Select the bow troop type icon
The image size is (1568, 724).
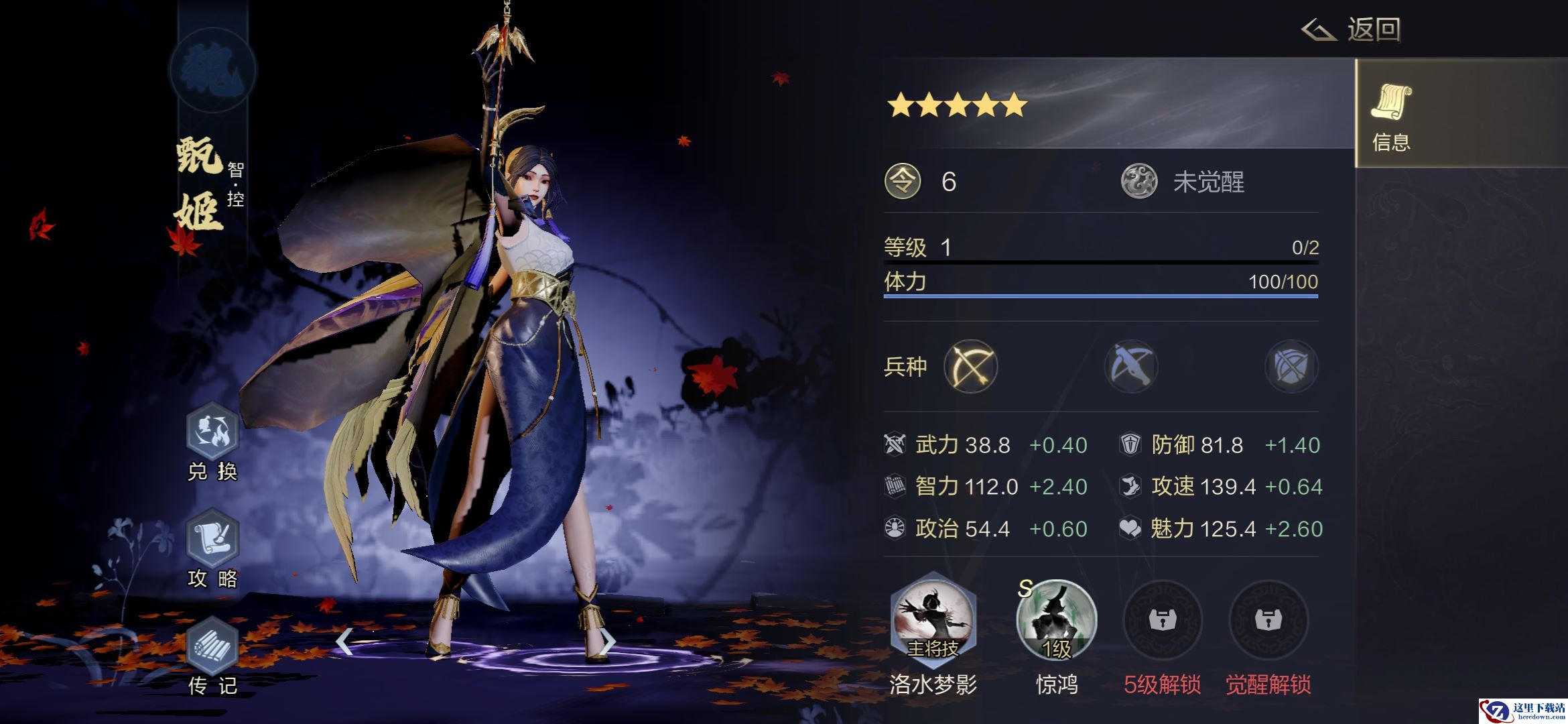pos(970,367)
